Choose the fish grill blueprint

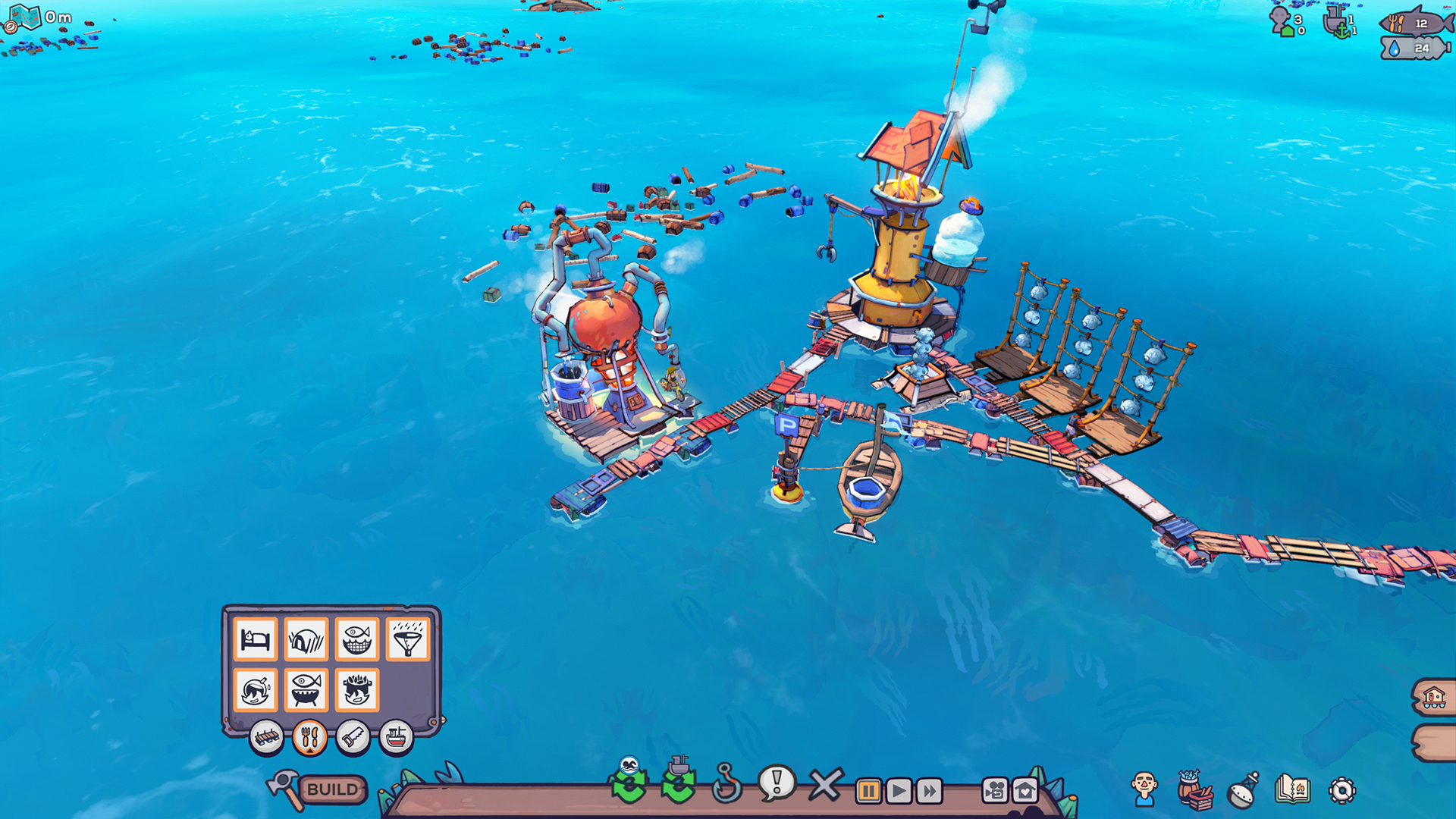(x=308, y=691)
